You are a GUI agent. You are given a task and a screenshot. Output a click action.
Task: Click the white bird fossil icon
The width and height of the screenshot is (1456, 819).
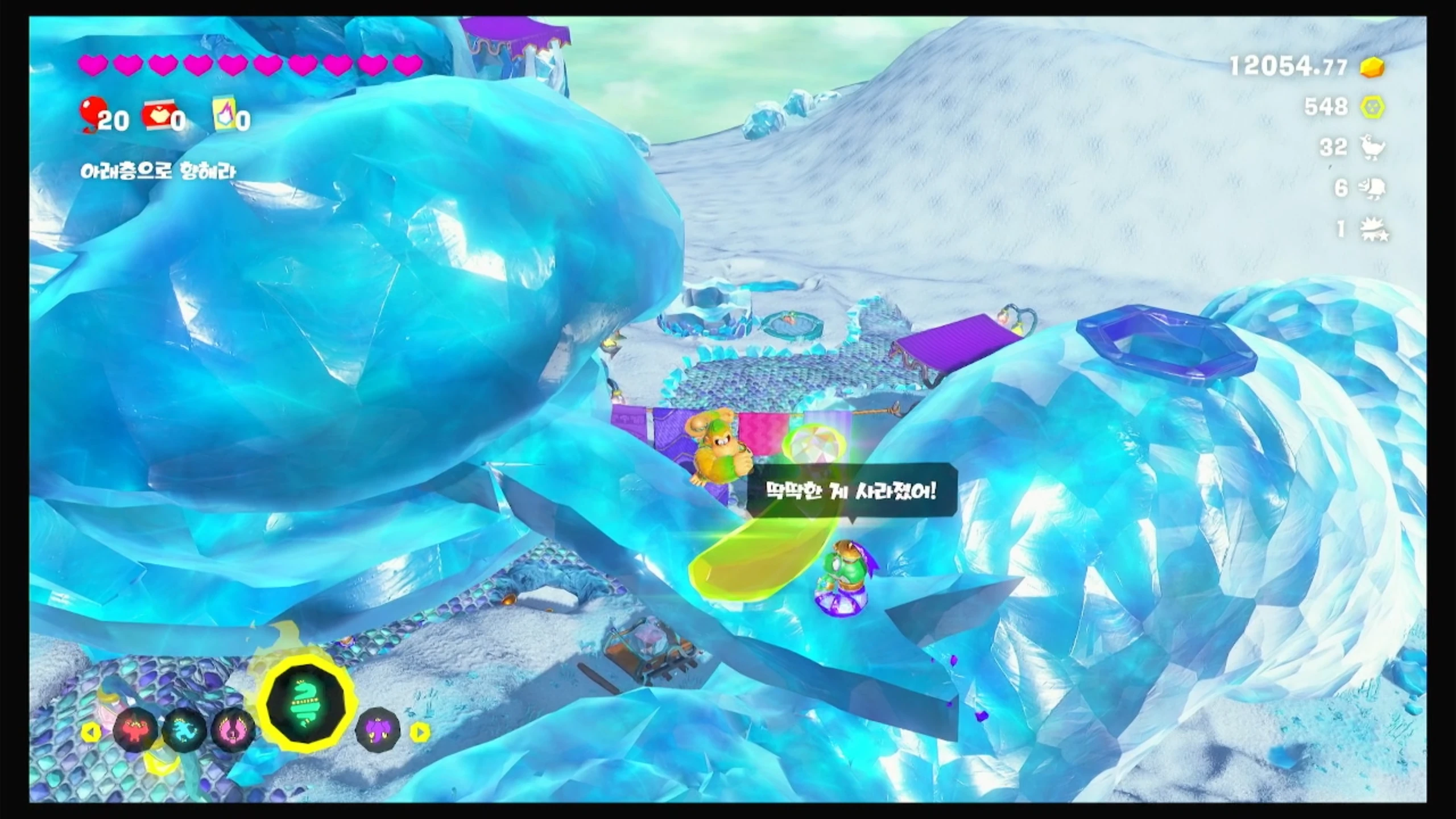tap(1372, 147)
